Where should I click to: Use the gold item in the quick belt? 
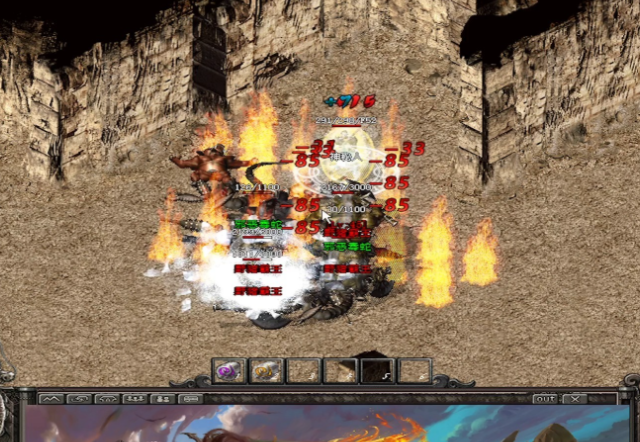click(x=265, y=371)
